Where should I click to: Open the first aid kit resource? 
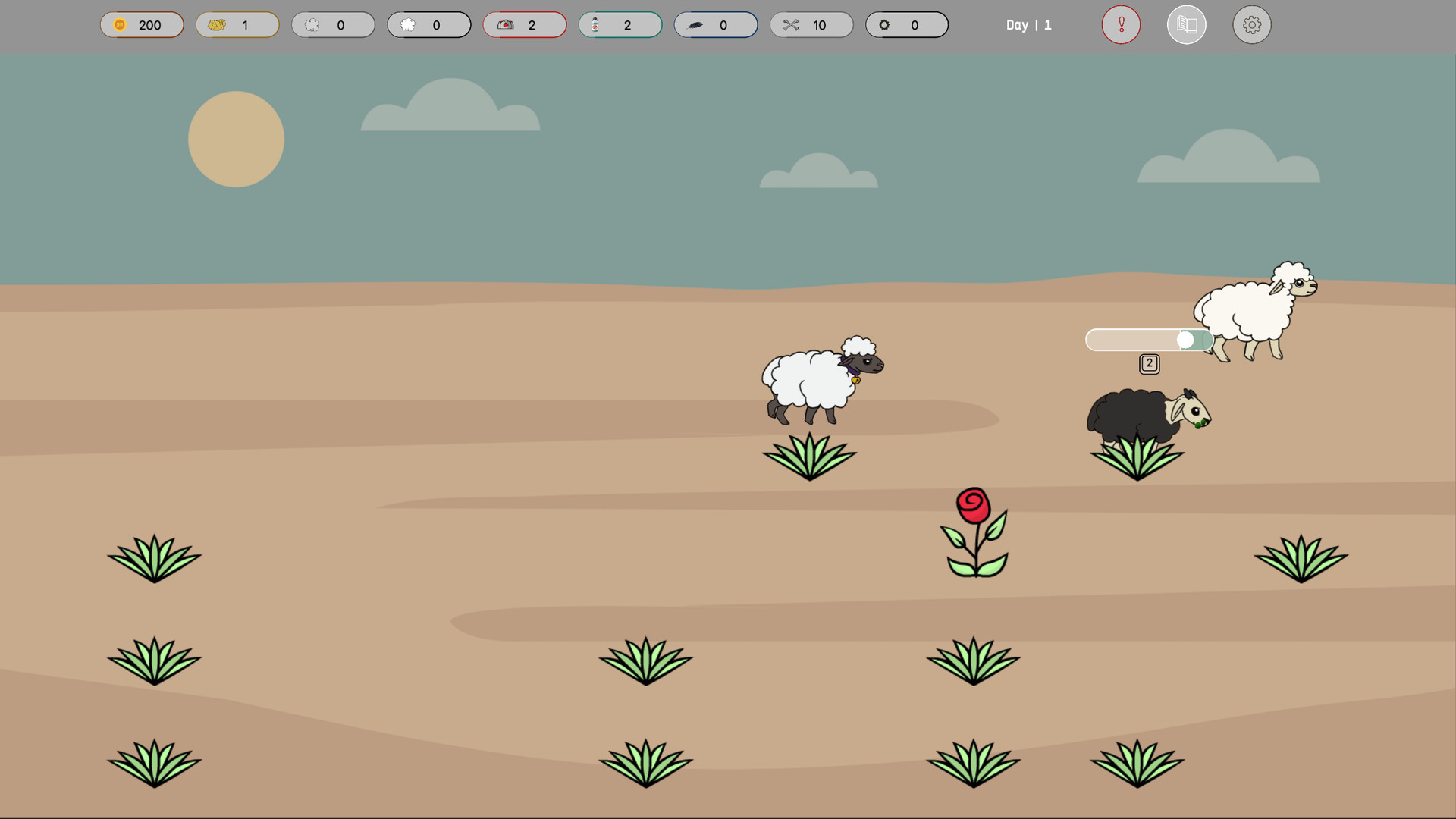[x=505, y=24]
